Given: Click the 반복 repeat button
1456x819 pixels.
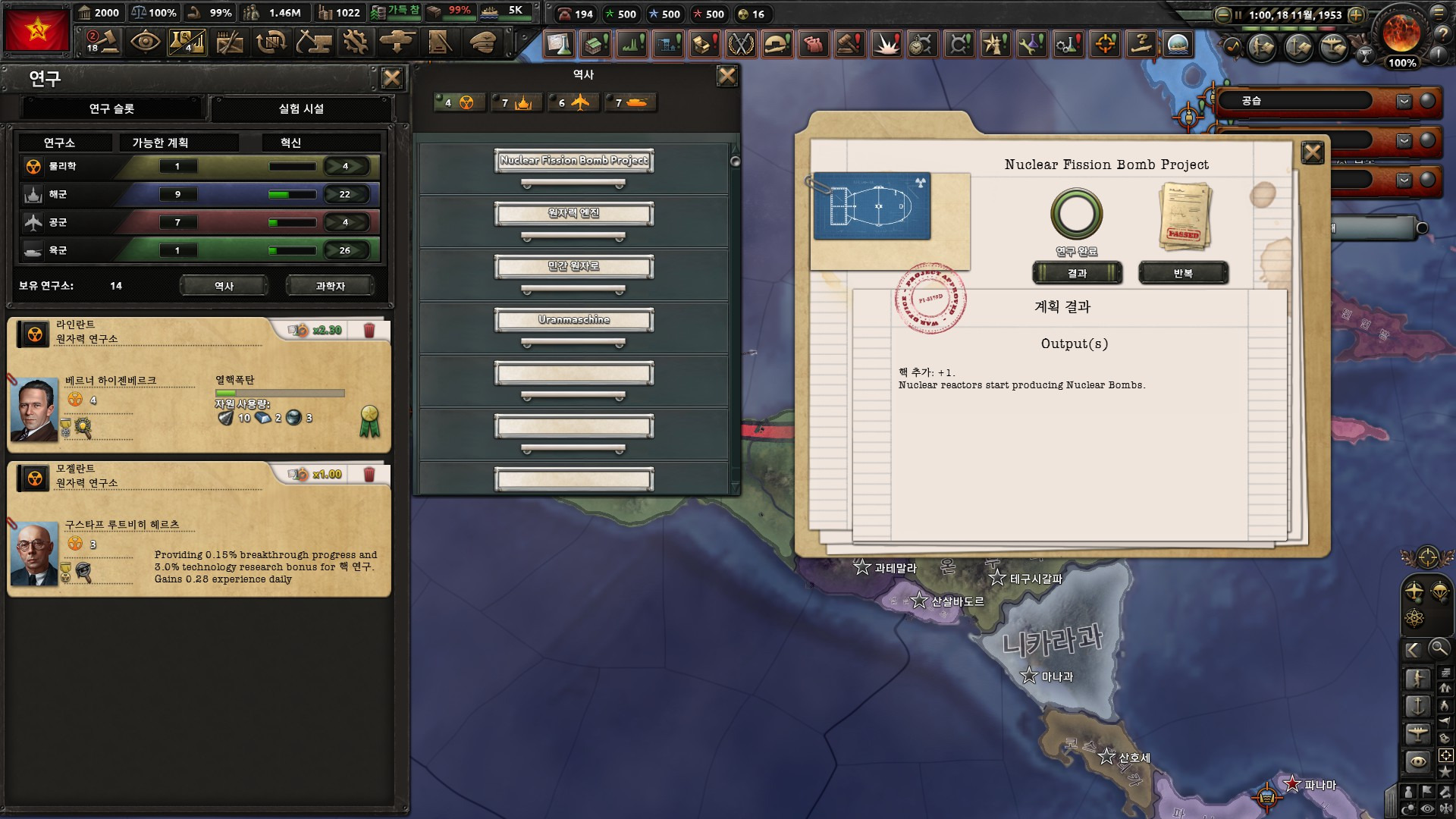Looking at the screenshot, I should [1183, 273].
